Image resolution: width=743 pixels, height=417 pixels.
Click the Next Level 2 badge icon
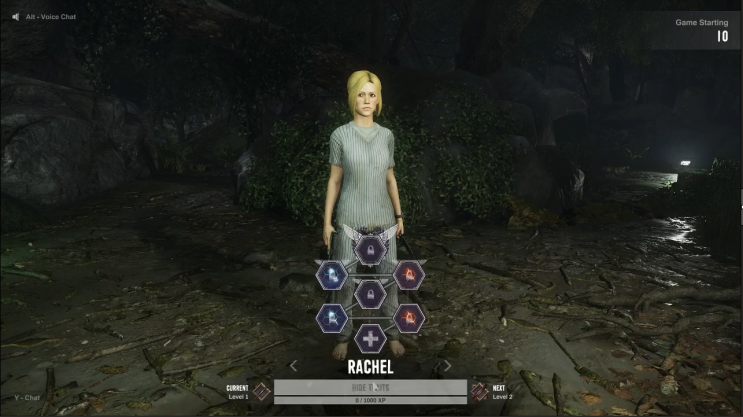[479, 392]
